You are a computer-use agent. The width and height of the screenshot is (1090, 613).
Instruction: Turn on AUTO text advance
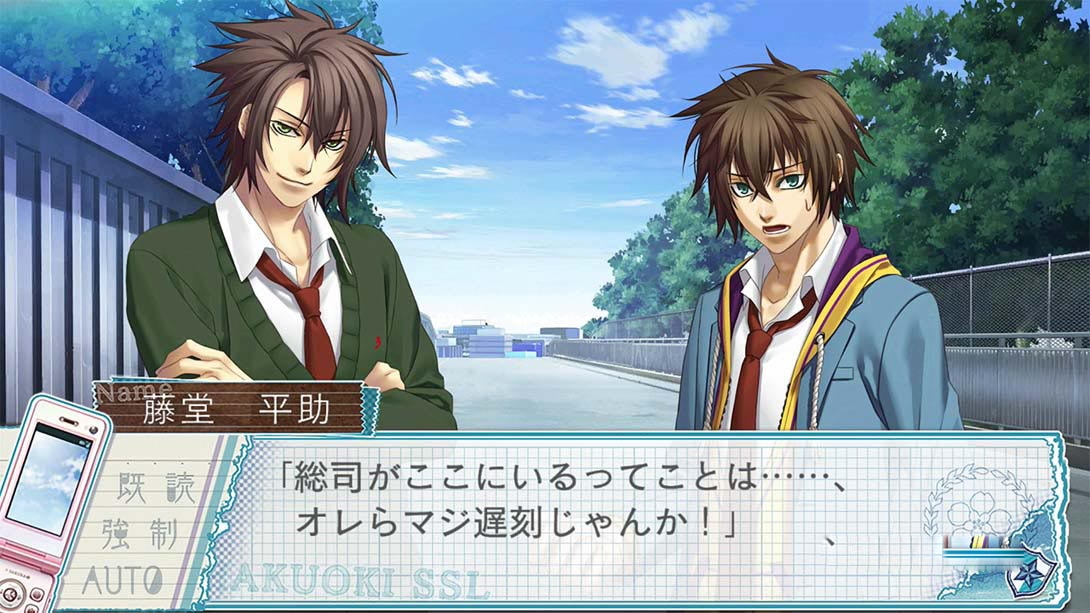point(123,578)
